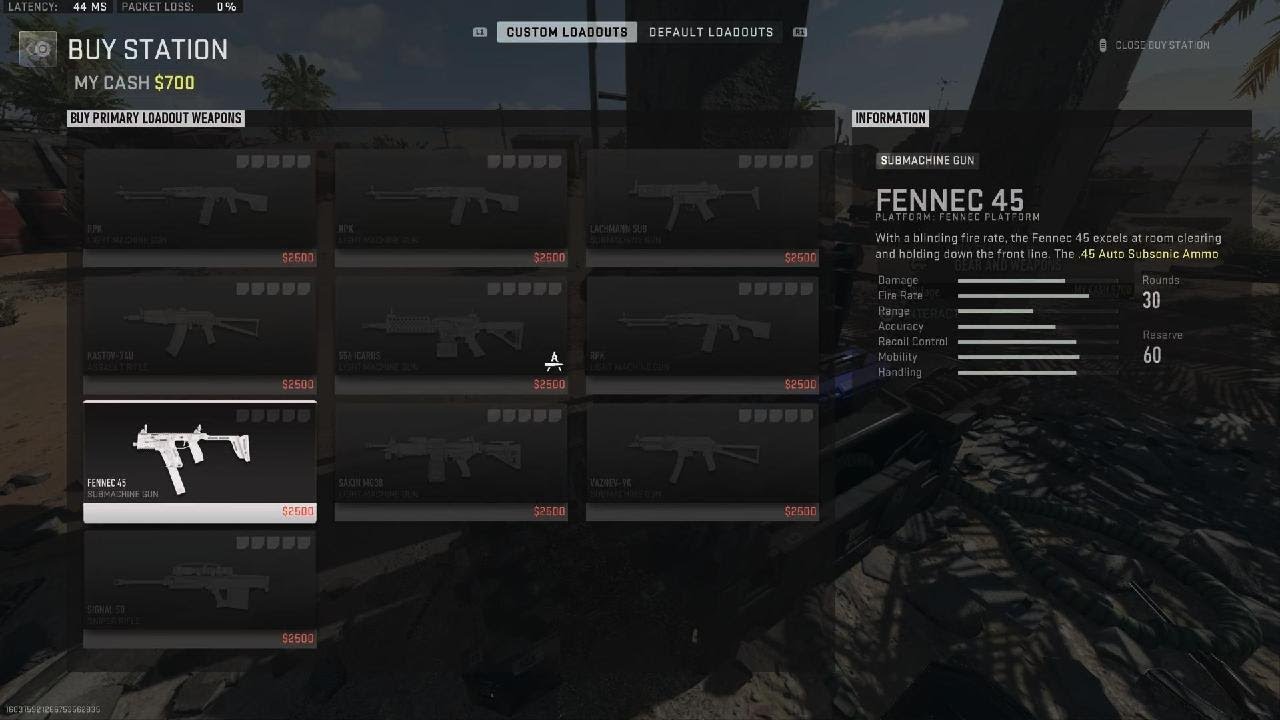The height and width of the screenshot is (720, 1280).
Task: Select the Fennec 45 submachine gun tile
Action: tap(200, 460)
